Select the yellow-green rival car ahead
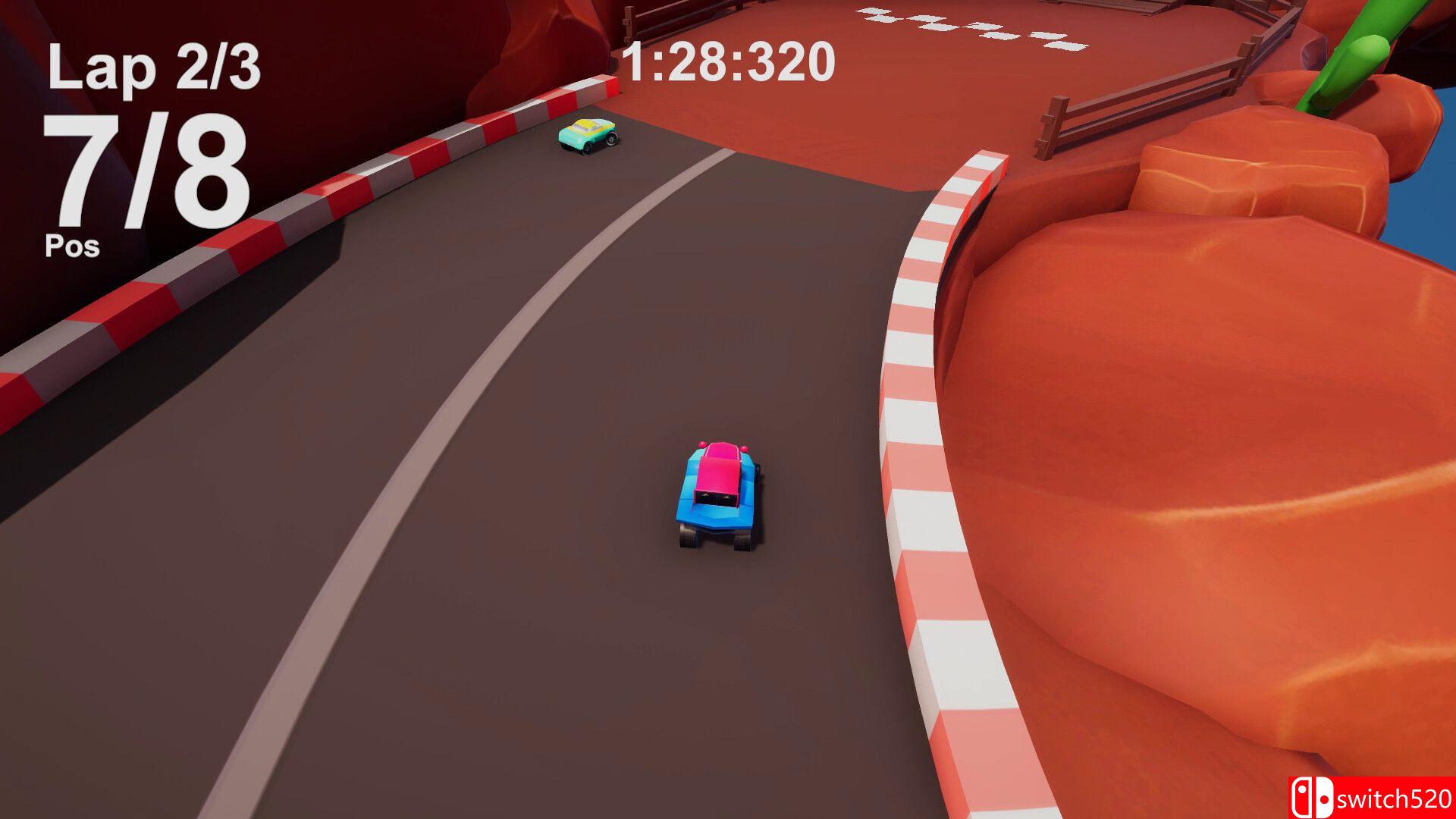This screenshot has width=1456, height=819. 588,136
